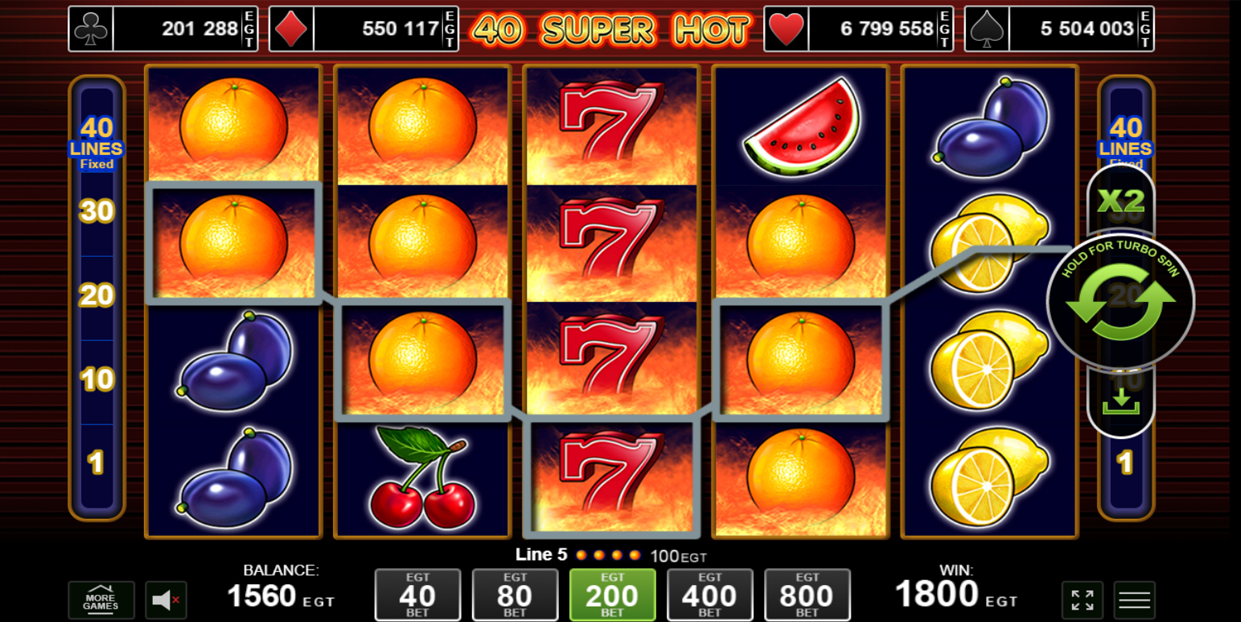The height and width of the screenshot is (622, 1241).
Task: Set the bet to 400 EGT
Action: (709, 595)
